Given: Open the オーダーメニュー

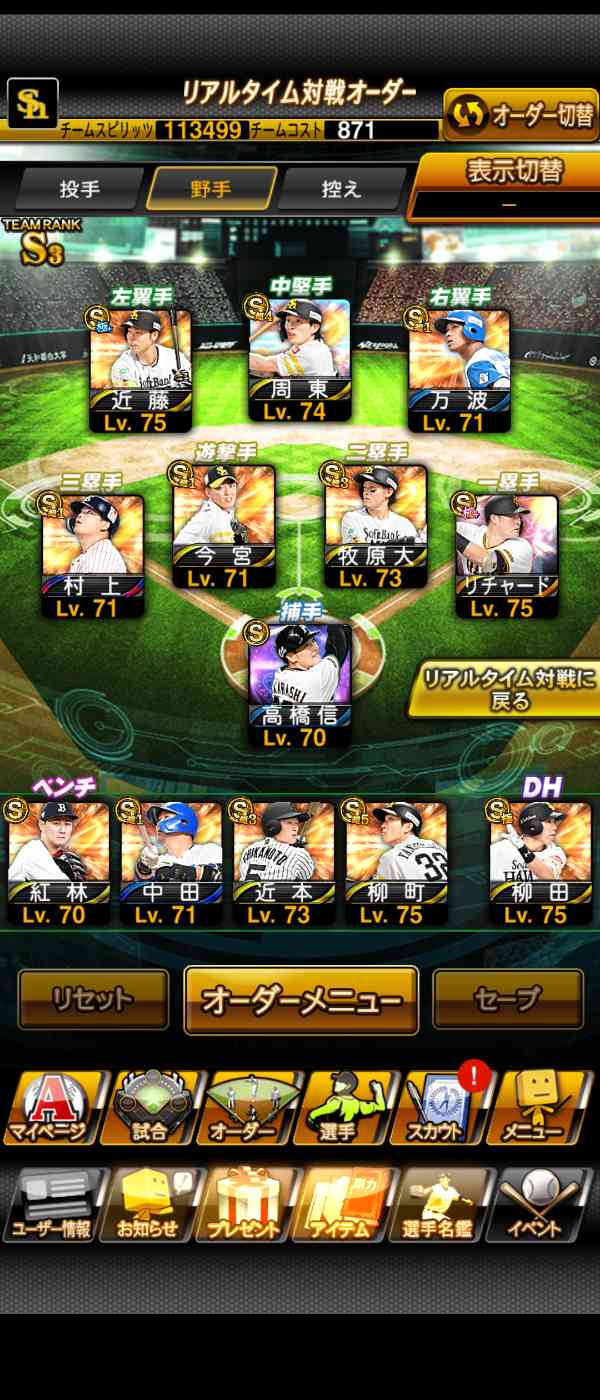Looking at the screenshot, I should pos(301,999).
